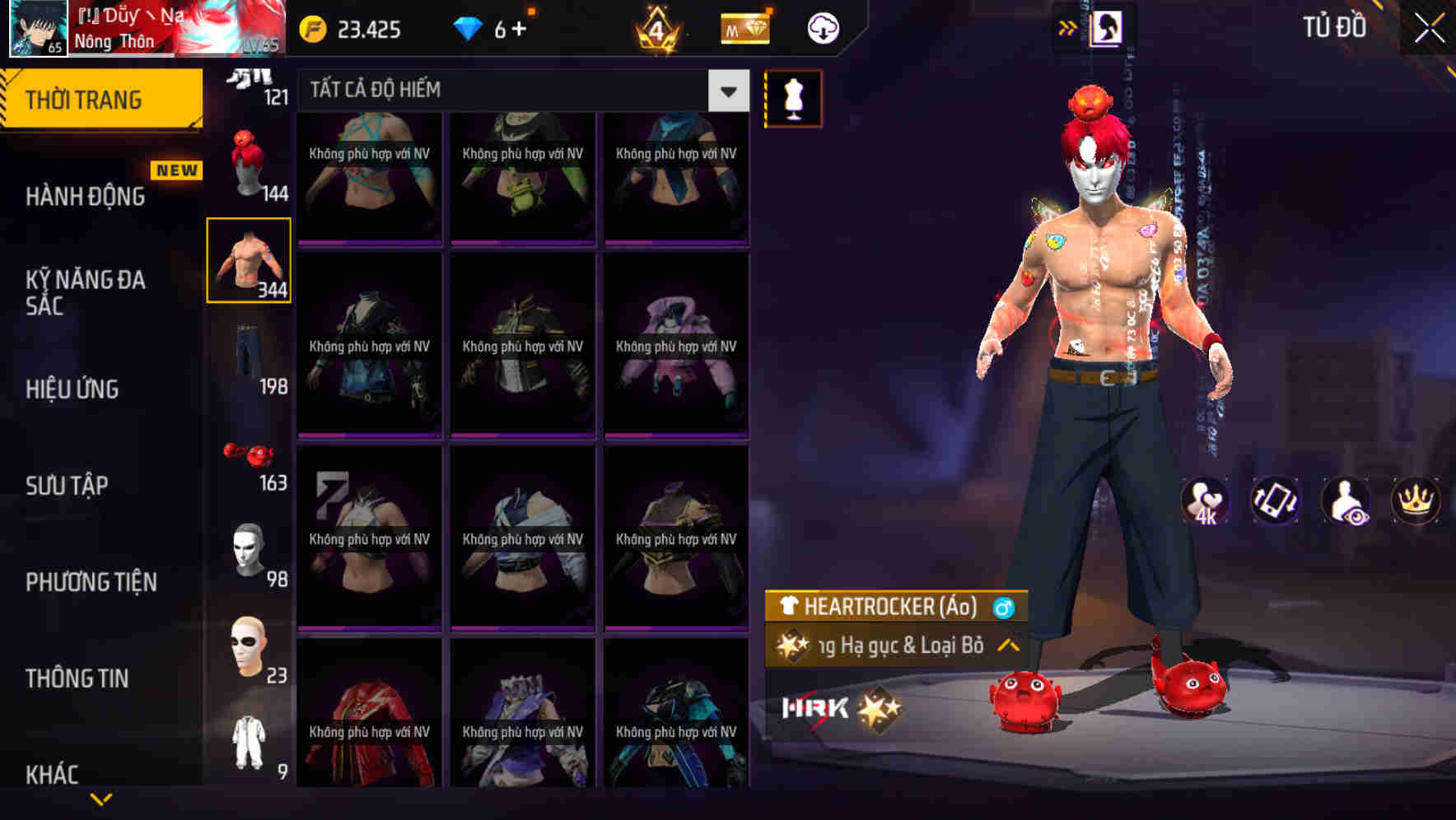This screenshot has width=1456, height=820.
Task: Deselect the equipped torso item thumbnail
Action: (x=250, y=260)
